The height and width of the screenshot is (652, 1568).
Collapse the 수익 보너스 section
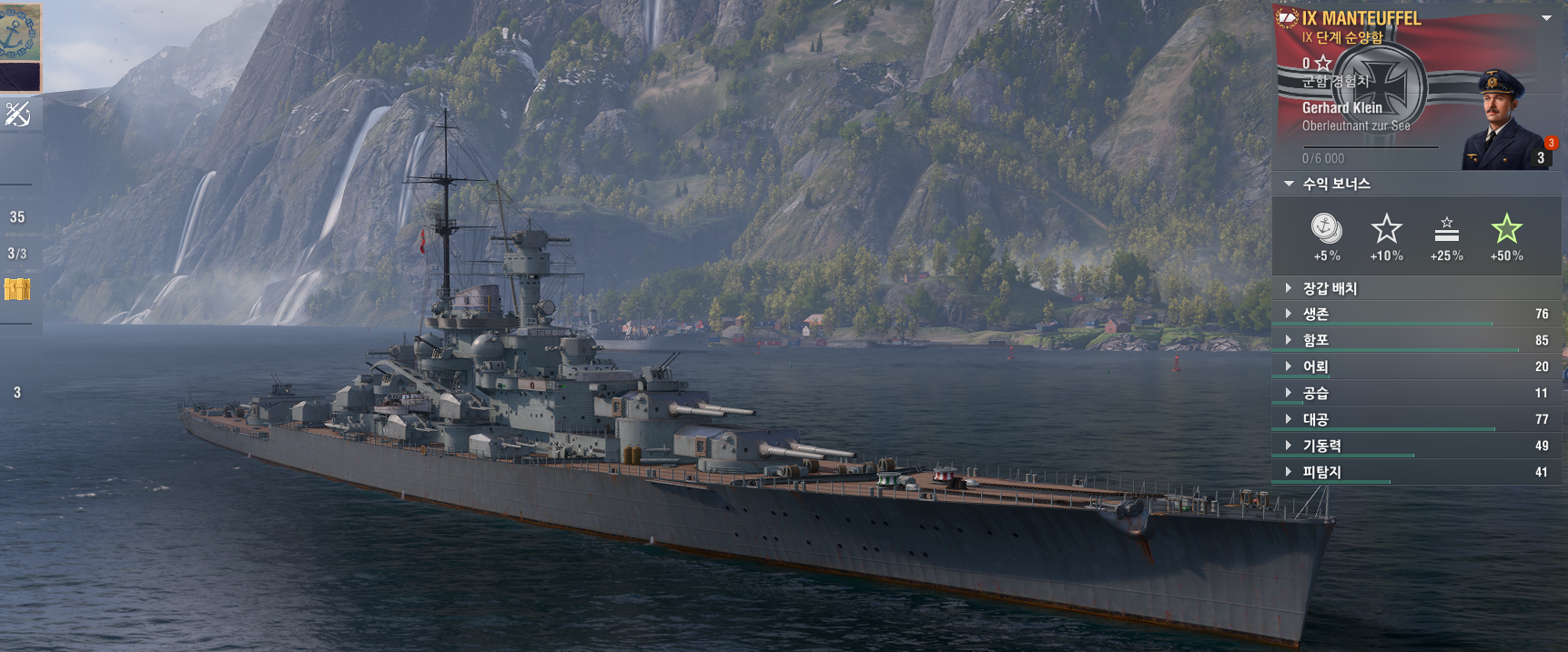pos(1289,184)
